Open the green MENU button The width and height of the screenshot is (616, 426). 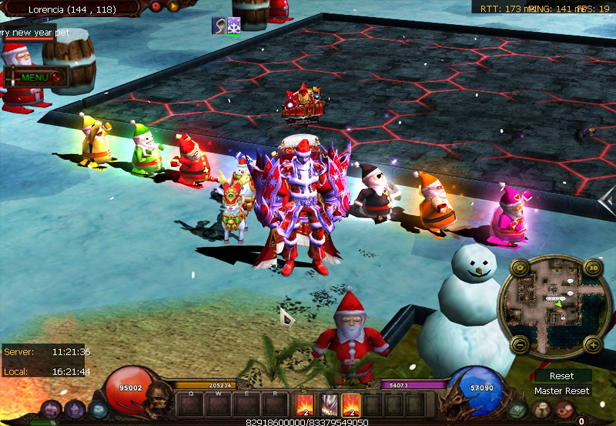tap(34, 77)
